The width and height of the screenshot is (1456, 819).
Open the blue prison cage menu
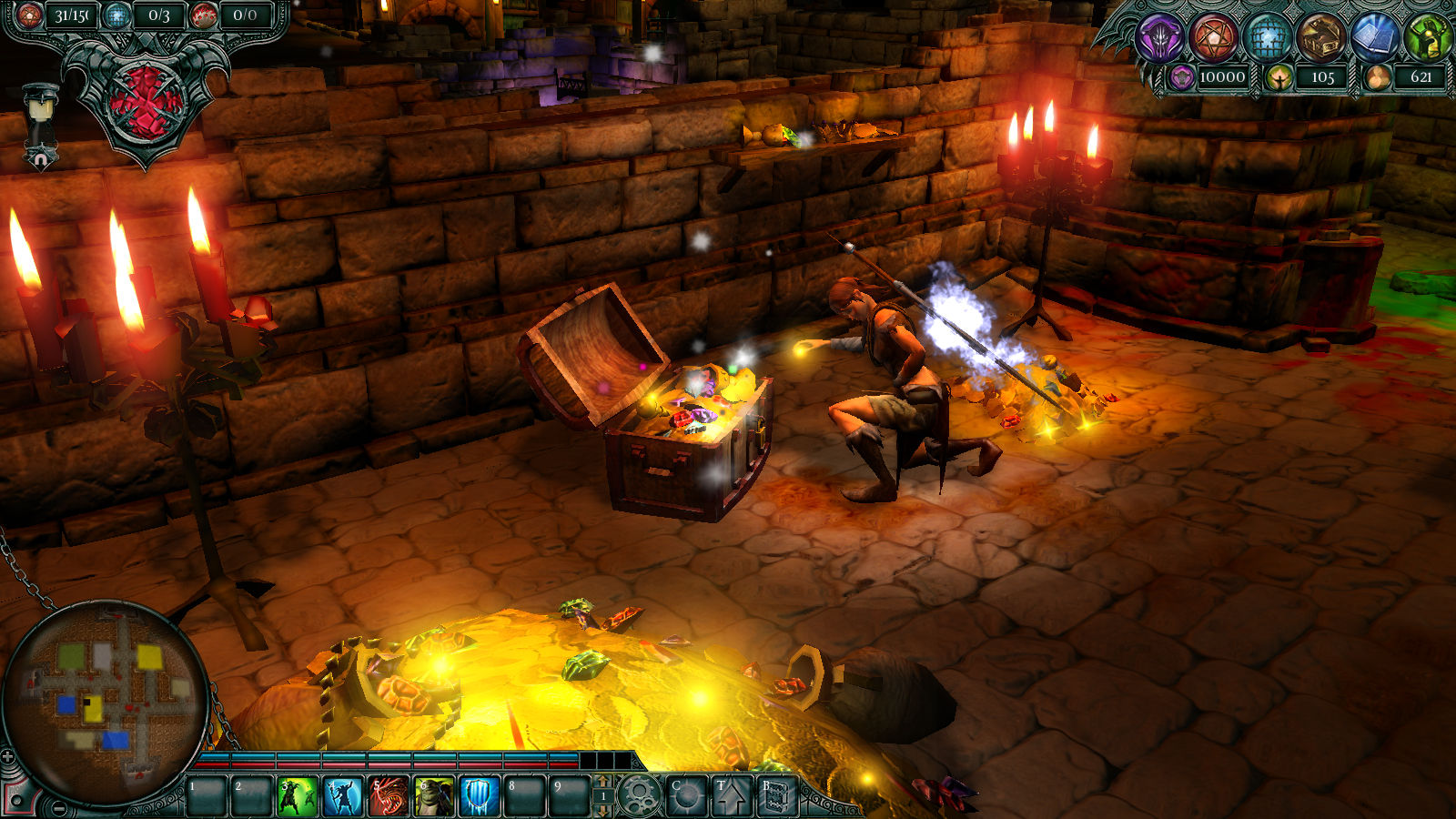click(1269, 37)
